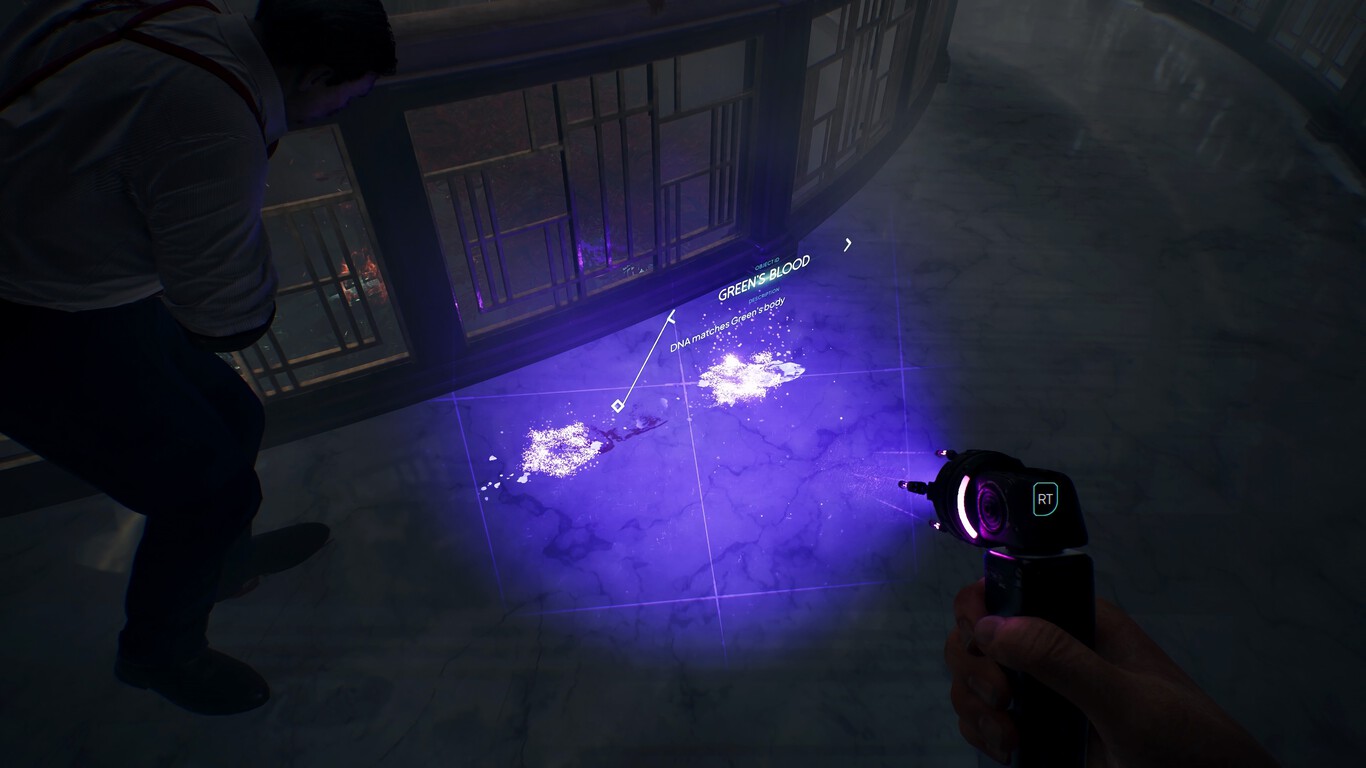Screen dimensions: 1366x768
Task: Click the DESCRIPTION header text
Action: [x=764, y=294]
